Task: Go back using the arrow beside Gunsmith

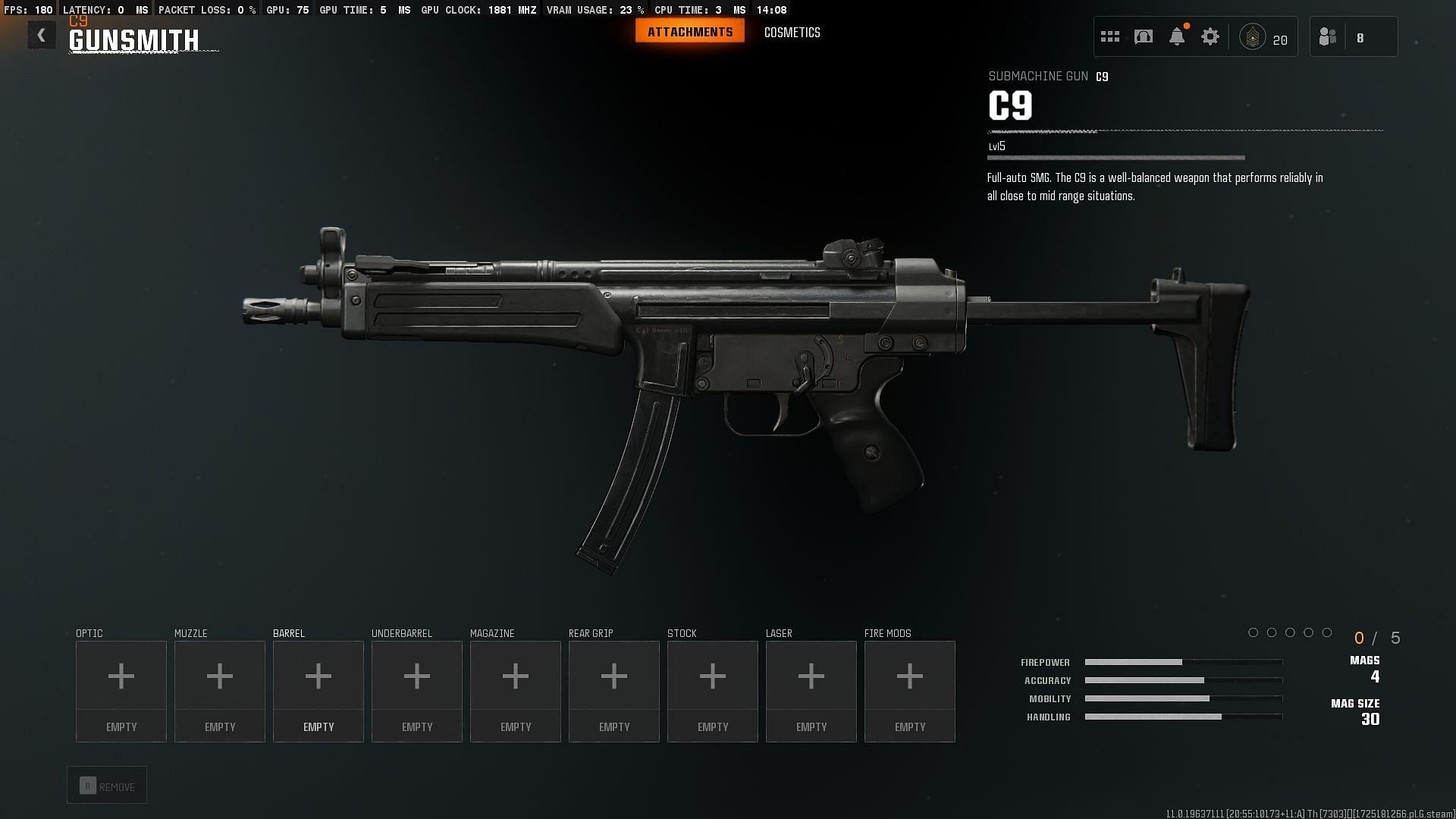Action: [42, 35]
